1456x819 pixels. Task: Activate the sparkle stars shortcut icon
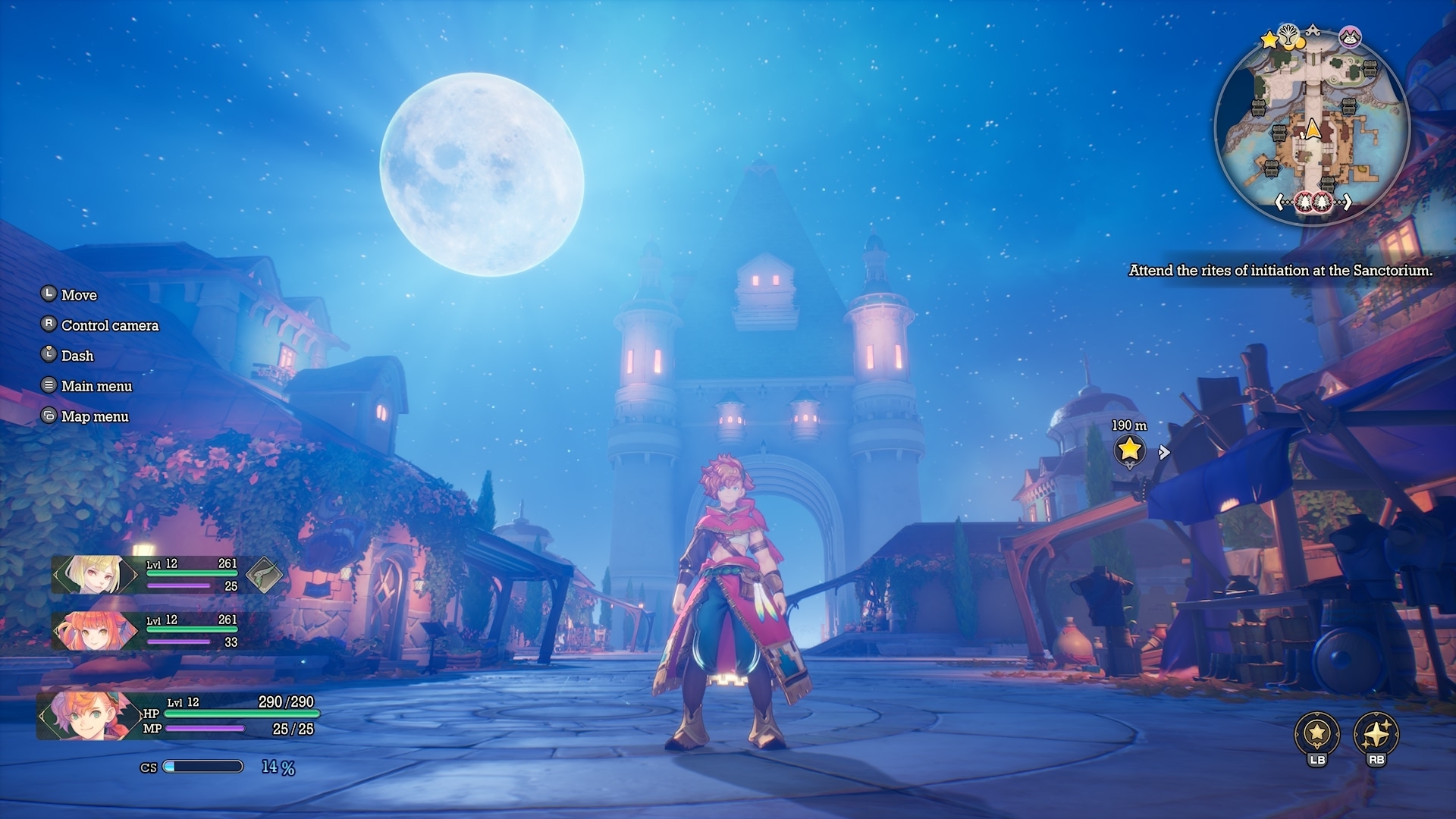[x=1376, y=733]
